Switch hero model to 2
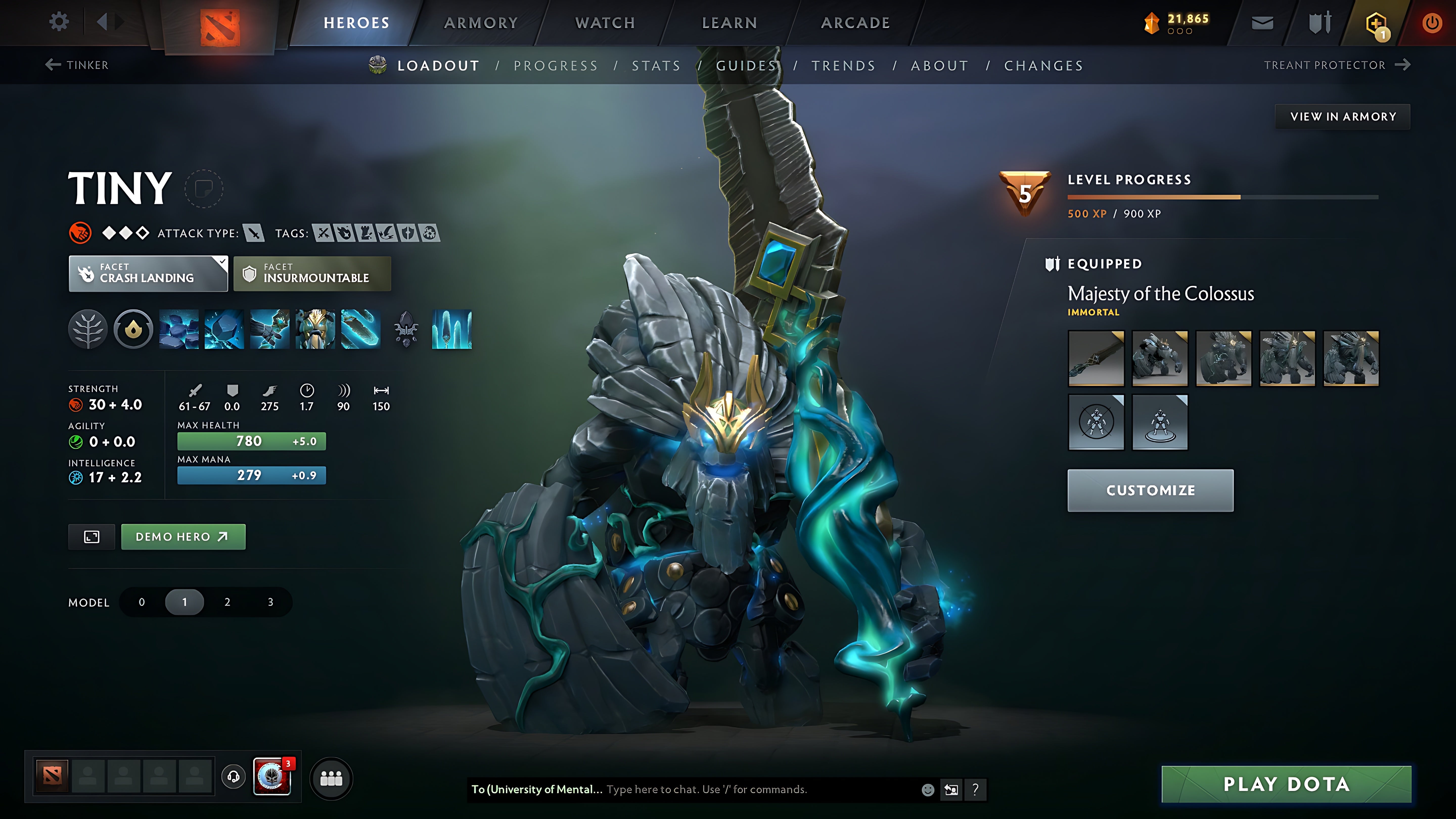Viewport: 1456px width, 819px height. tap(227, 602)
